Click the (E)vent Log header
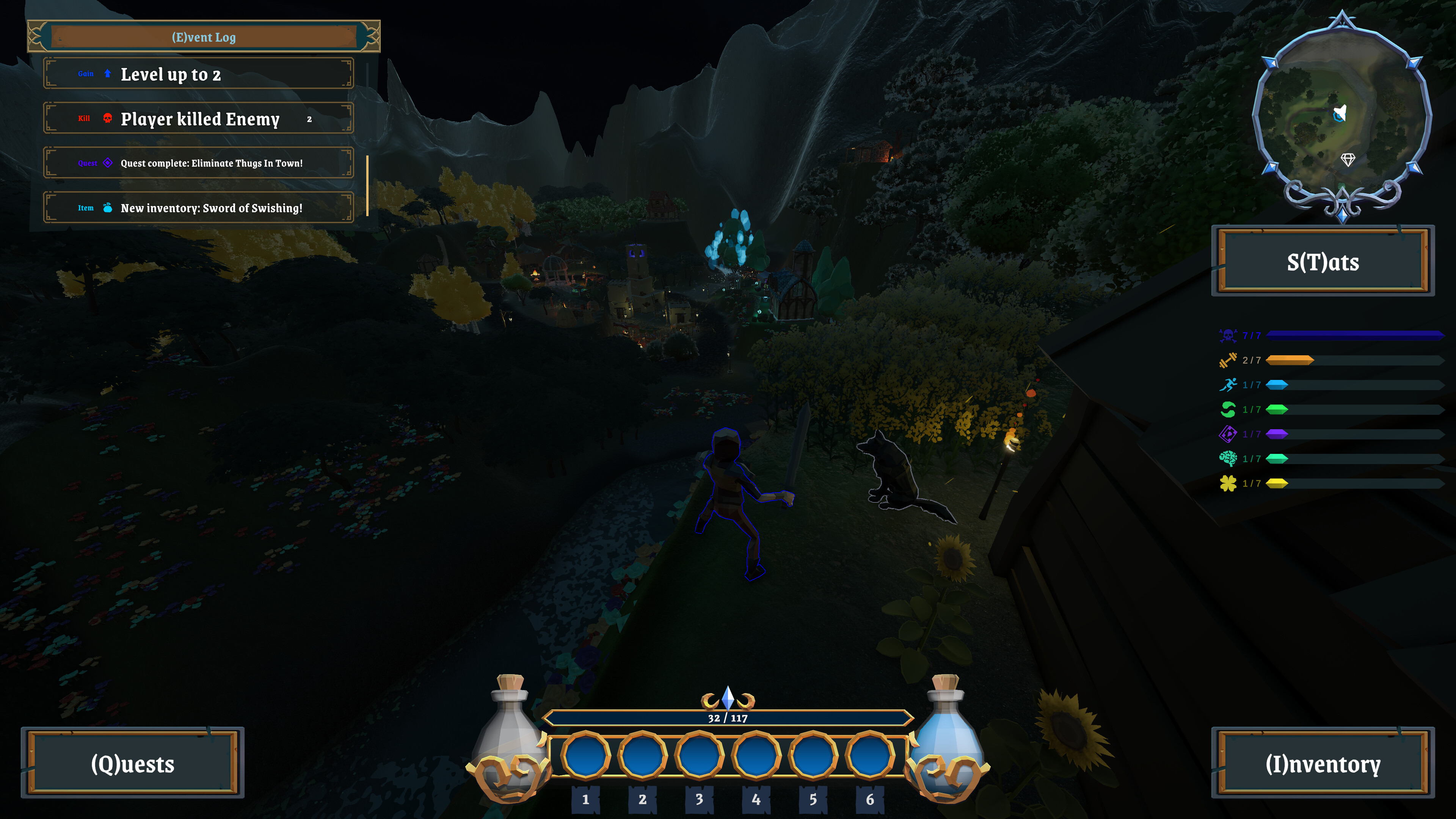 (x=204, y=37)
